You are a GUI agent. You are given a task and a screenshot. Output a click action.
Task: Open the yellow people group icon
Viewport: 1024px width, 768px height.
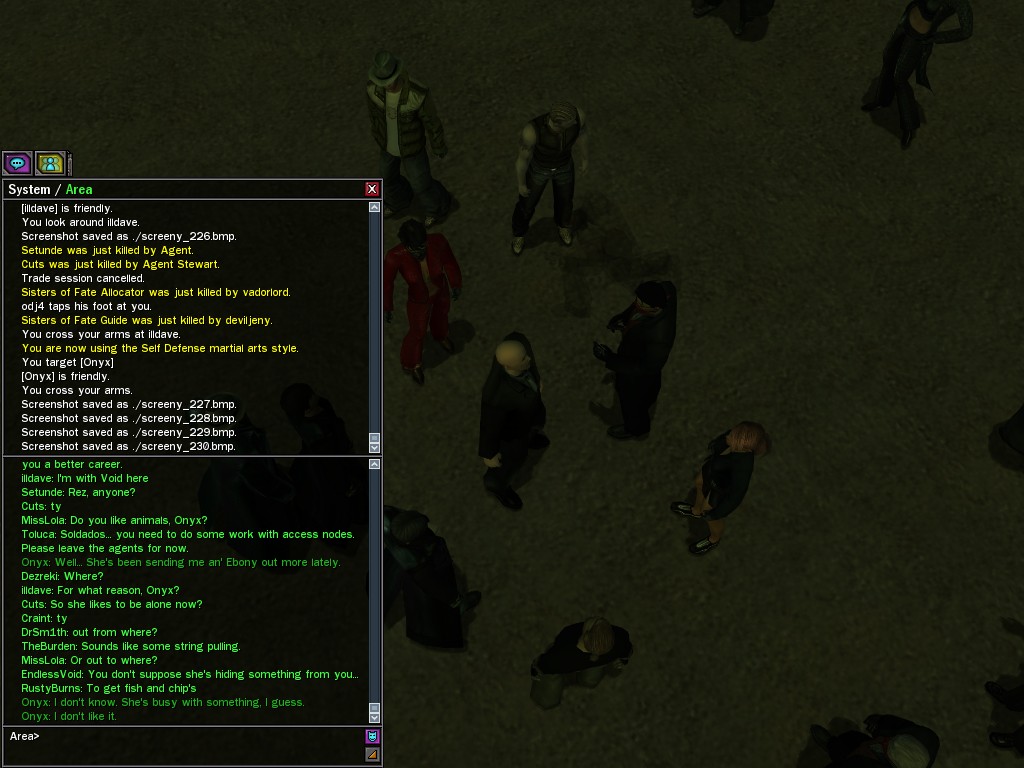(x=50, y=163)
